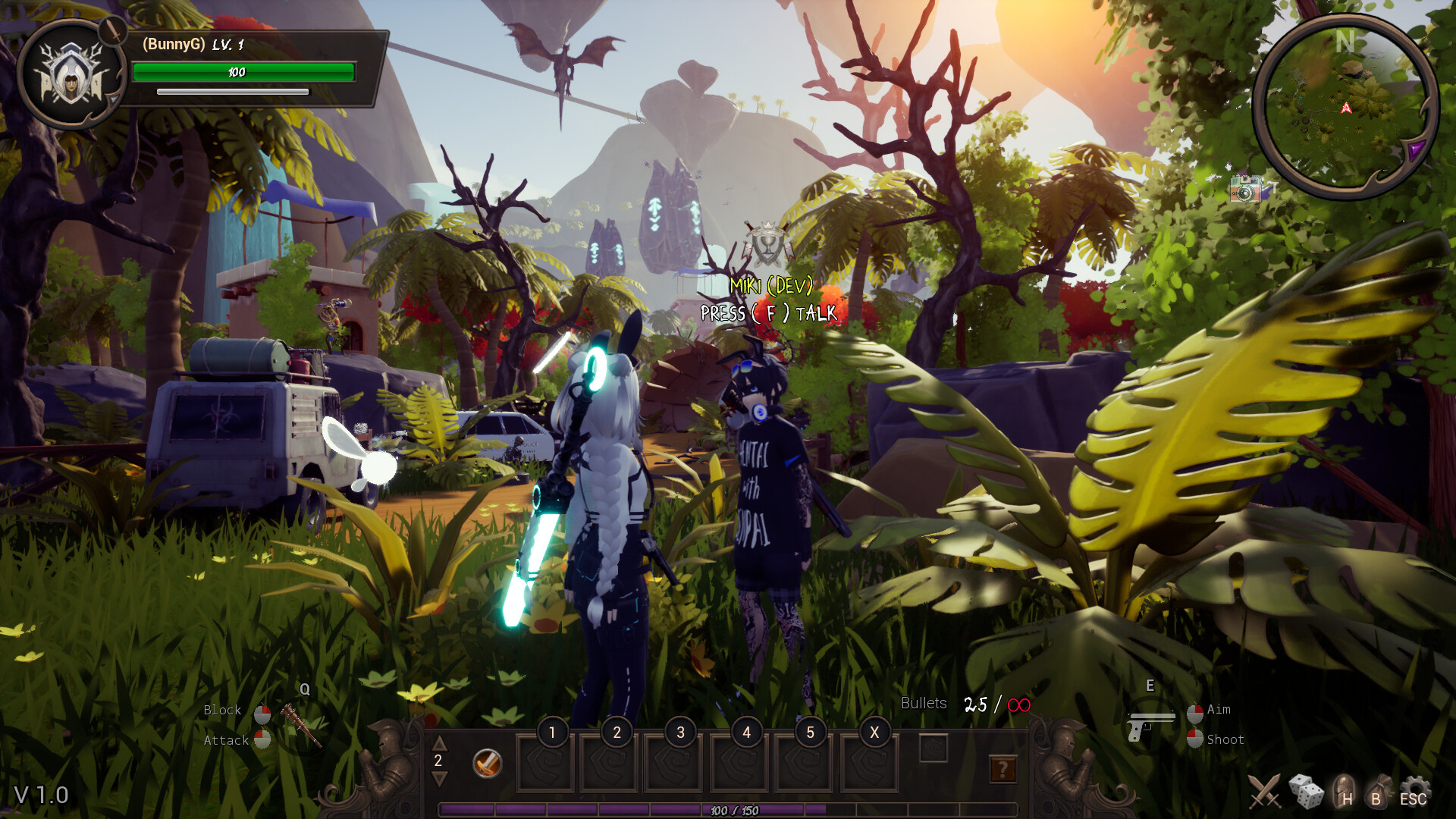Click the small slot beside the X slot
Screen dimensions: 1456x819
(934, 748)
